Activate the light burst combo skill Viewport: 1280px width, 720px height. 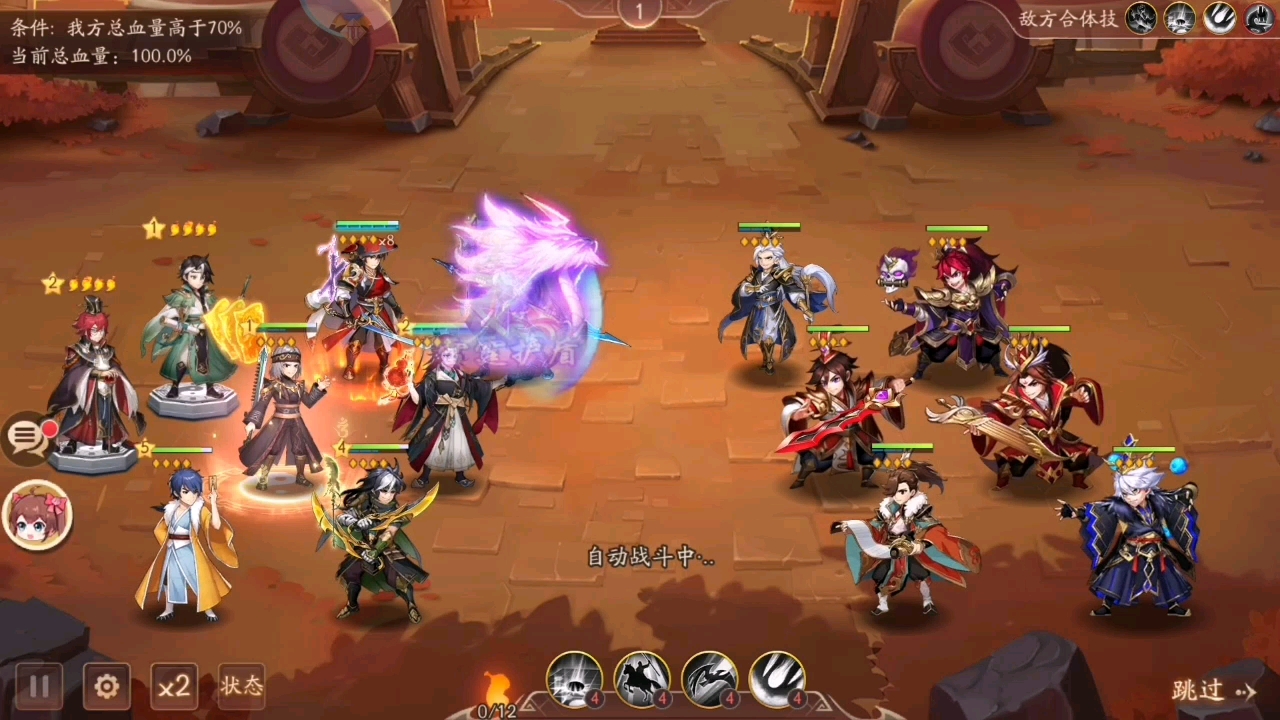[574, 680]
